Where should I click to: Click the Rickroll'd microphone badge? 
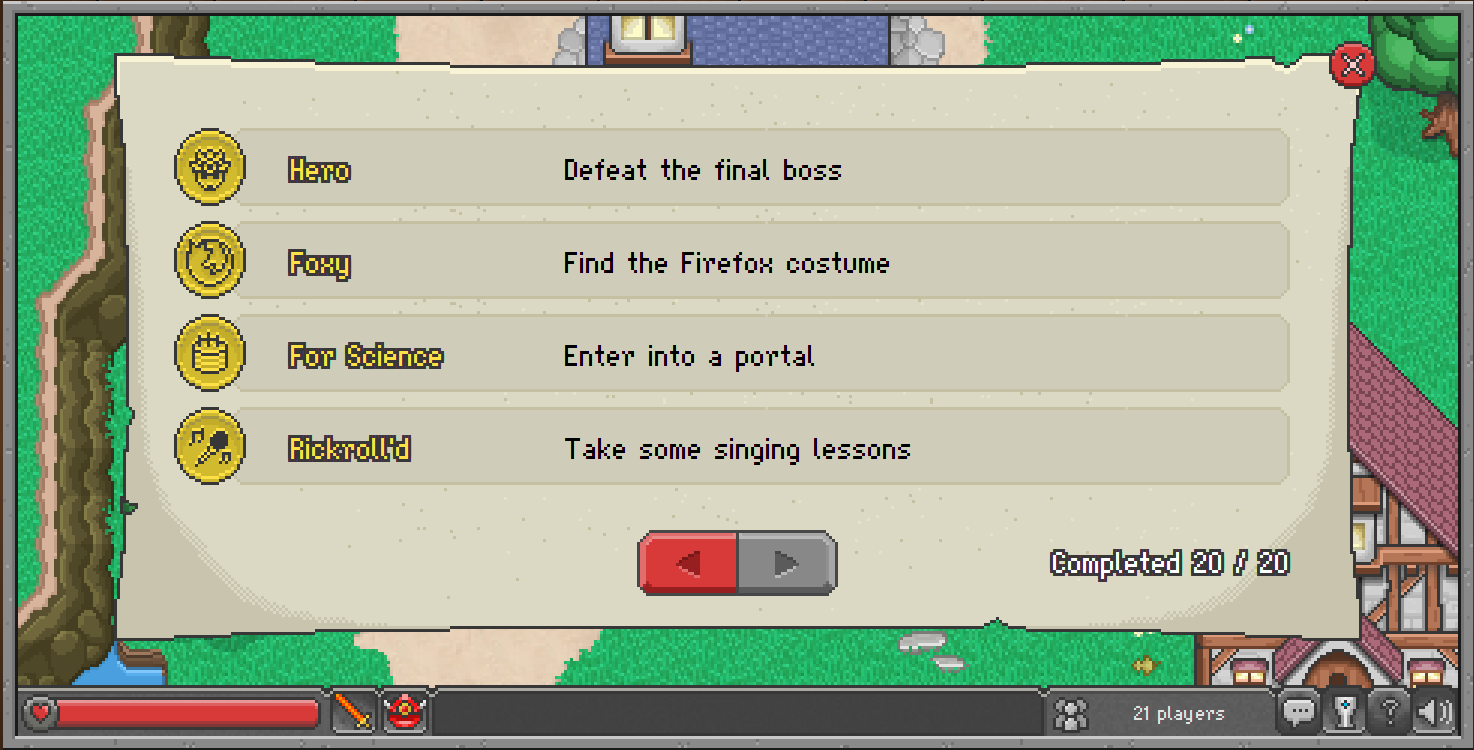(209, 447)
